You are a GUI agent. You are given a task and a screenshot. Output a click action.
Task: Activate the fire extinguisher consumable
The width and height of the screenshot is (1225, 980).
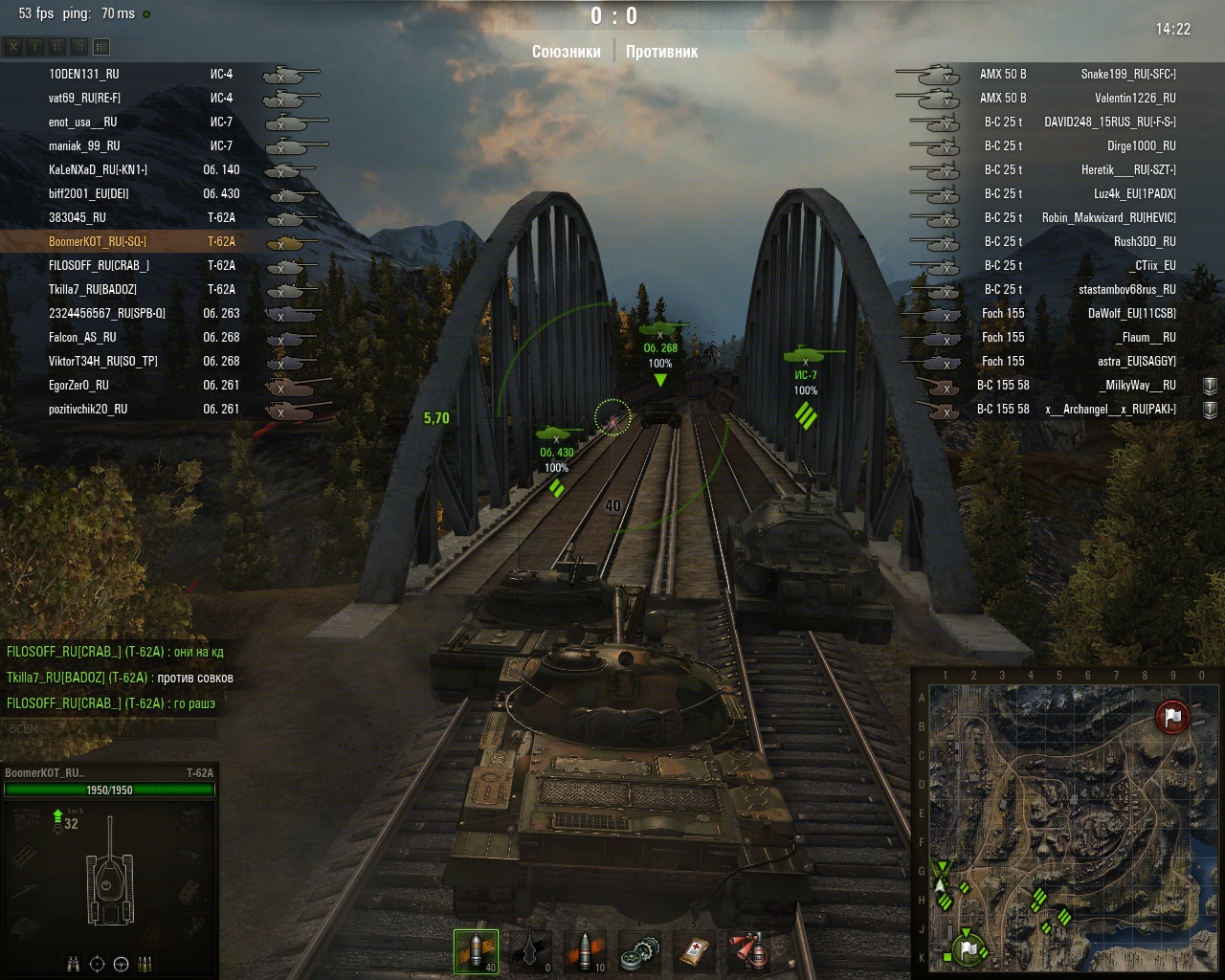point(749,950)
